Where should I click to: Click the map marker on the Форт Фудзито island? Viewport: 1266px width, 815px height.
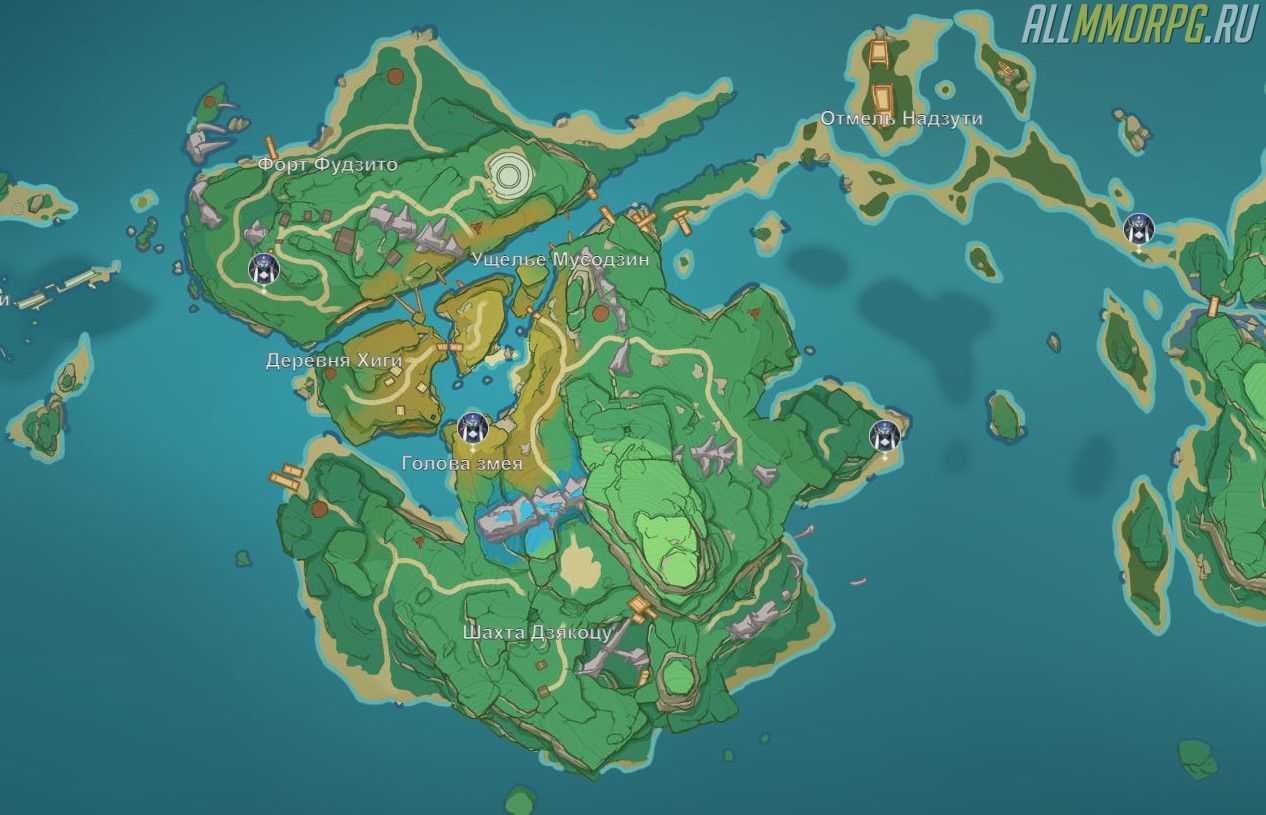264,269
